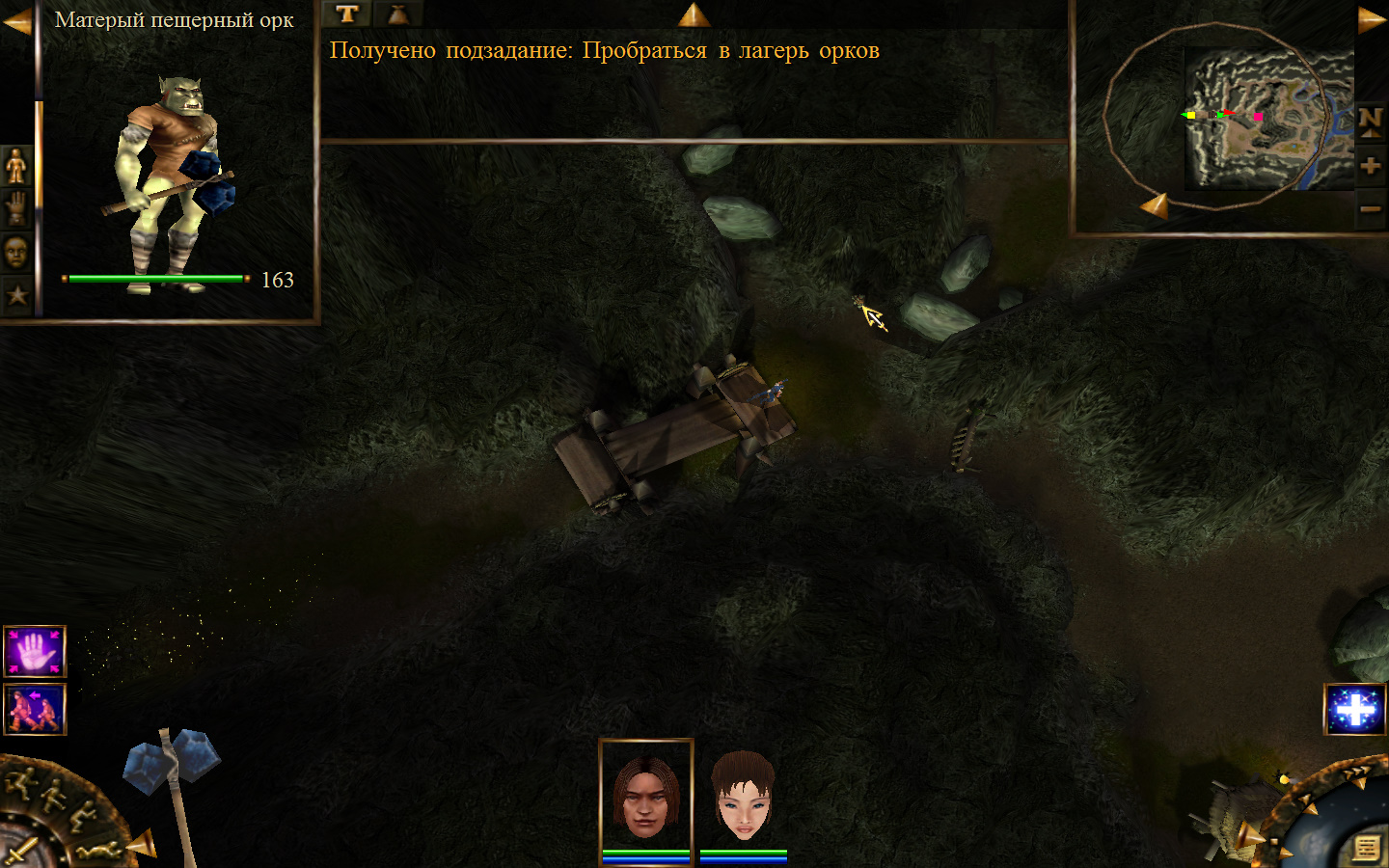This screenshot has height=868, width=1389.
Task: Open the star tab in the side panel
Action: [x=16, y=295]
